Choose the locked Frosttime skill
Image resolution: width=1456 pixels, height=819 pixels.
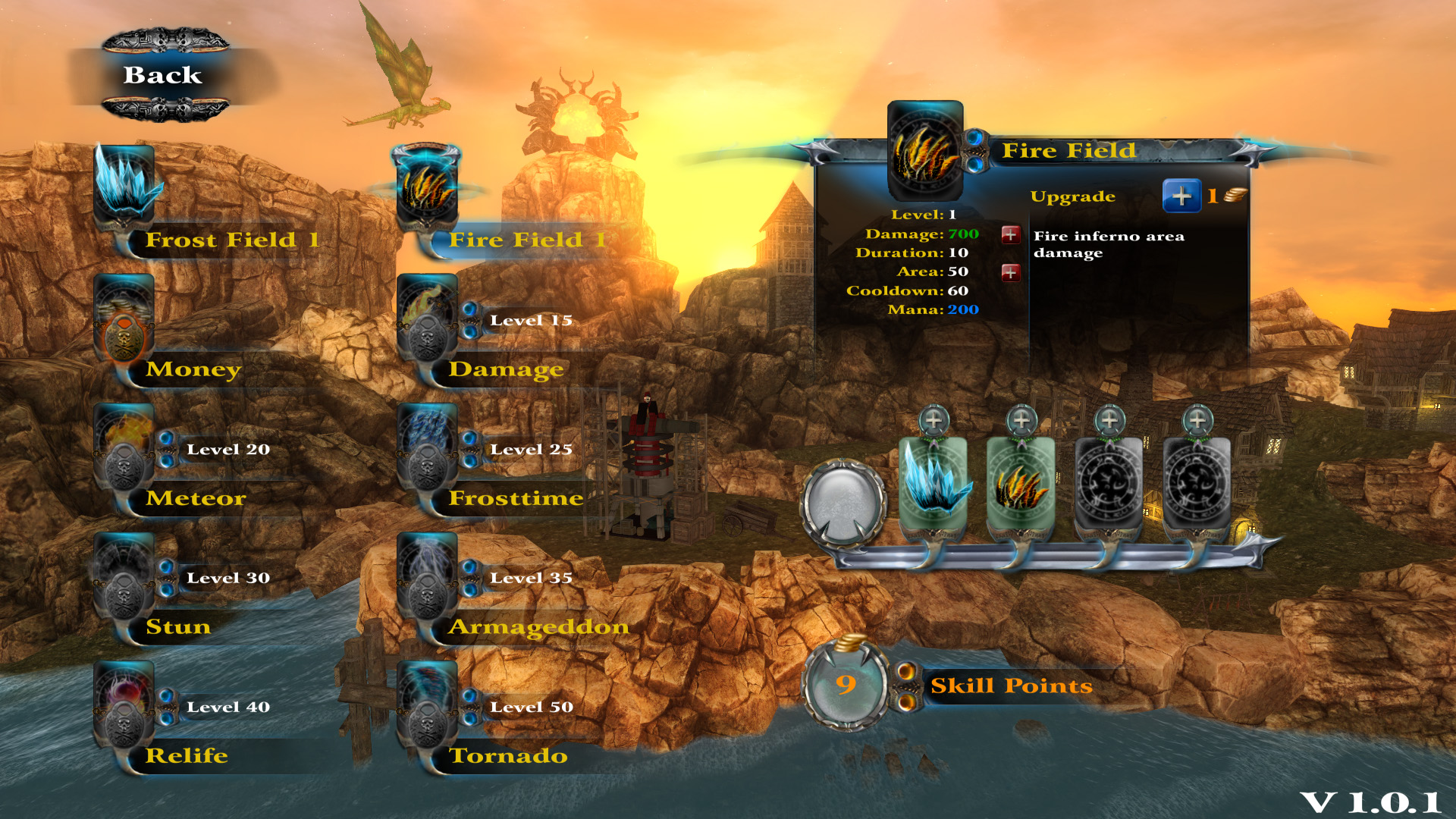(x=427, y=449)
